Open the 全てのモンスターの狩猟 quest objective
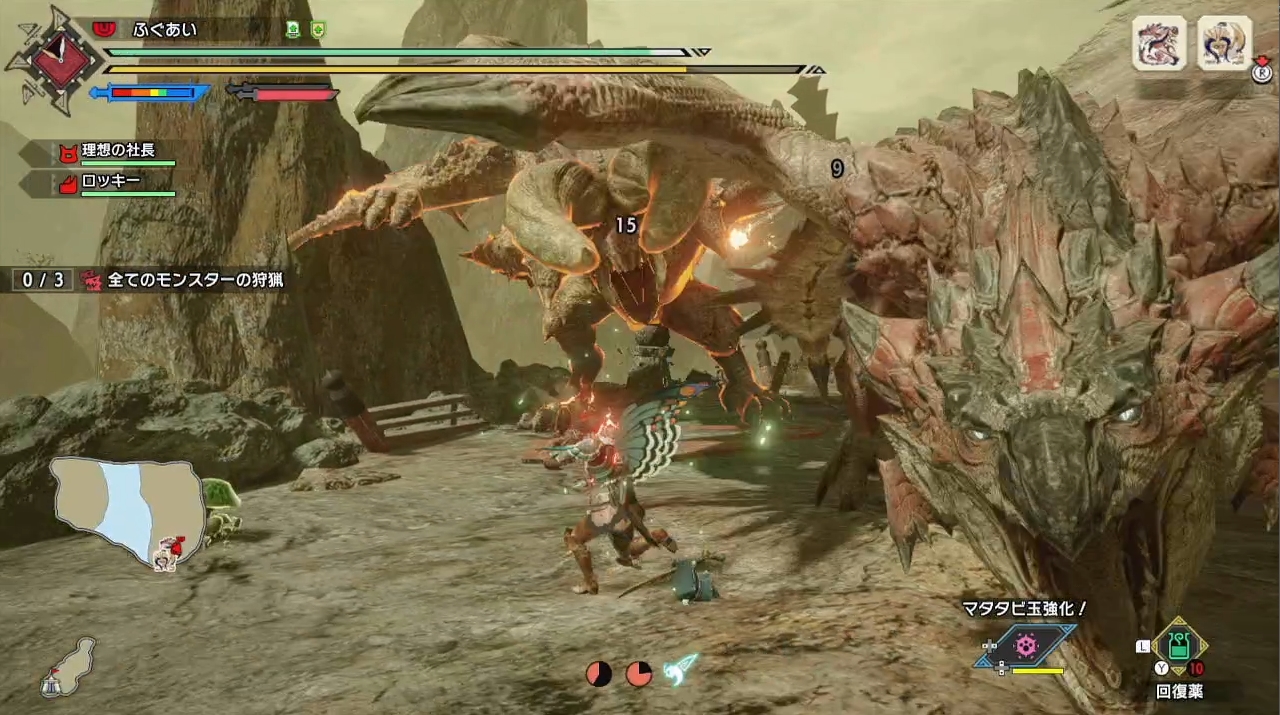Screen dimensions: 1280x715 point(195,280)
